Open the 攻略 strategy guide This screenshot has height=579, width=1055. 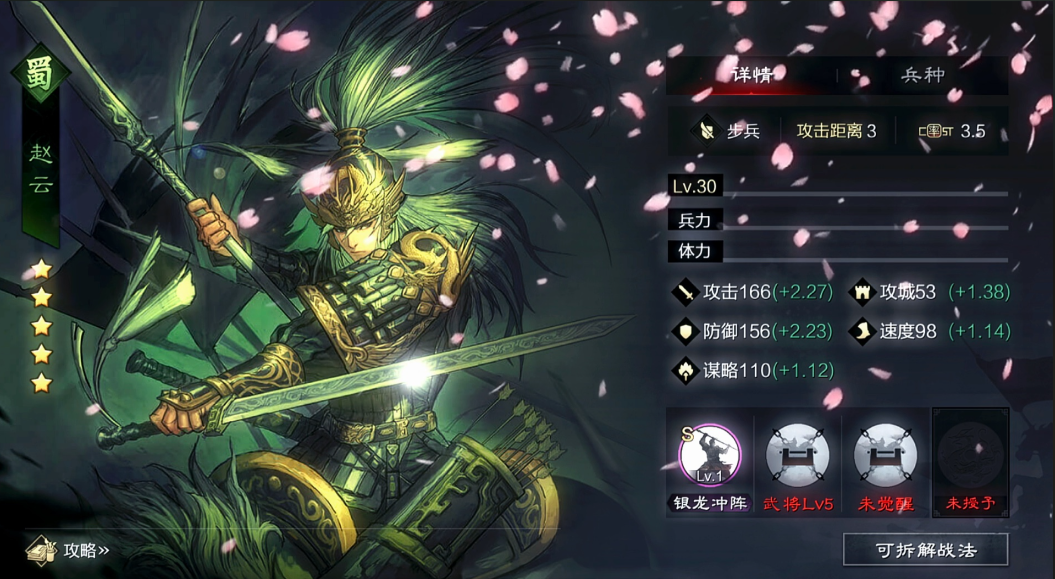coord(70,549)
